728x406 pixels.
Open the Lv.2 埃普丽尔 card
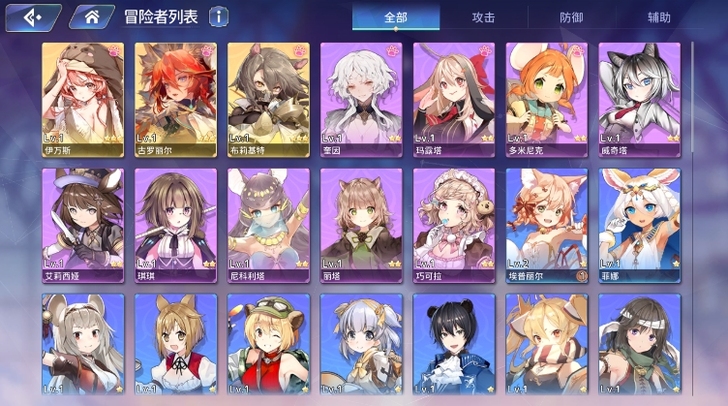[546, 224]
